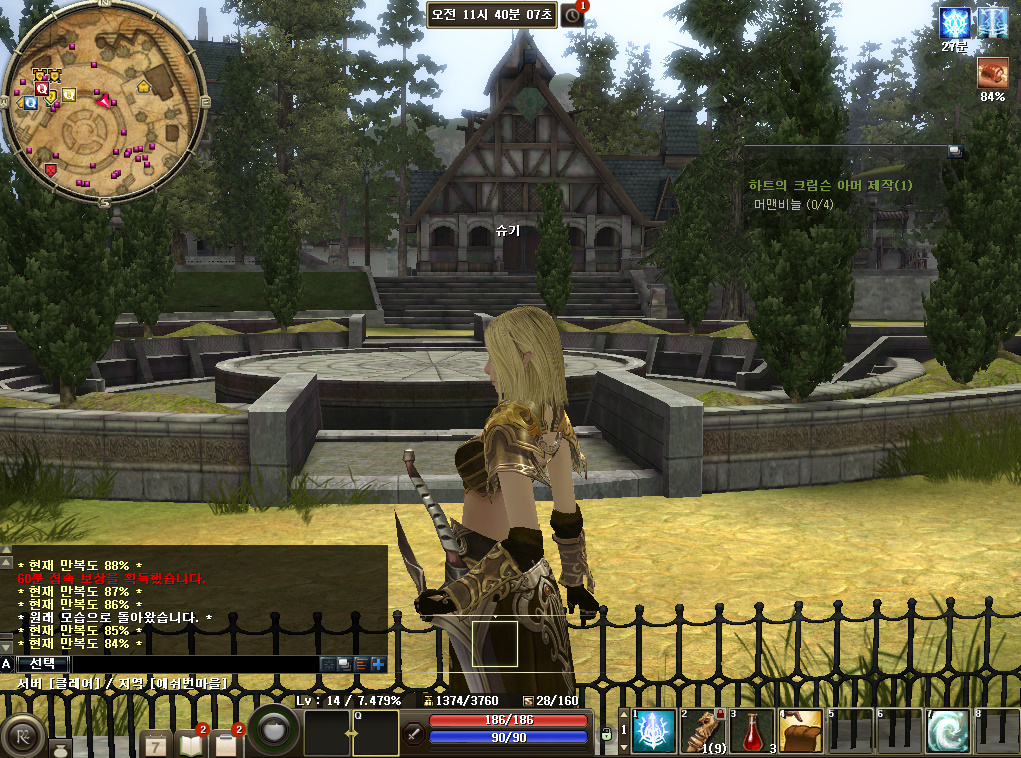Toggle the green hotbar lock icon
Image resolution: width=1021 pixels, height=758 pixels.
pyautogui.click(x=606, y=735)
